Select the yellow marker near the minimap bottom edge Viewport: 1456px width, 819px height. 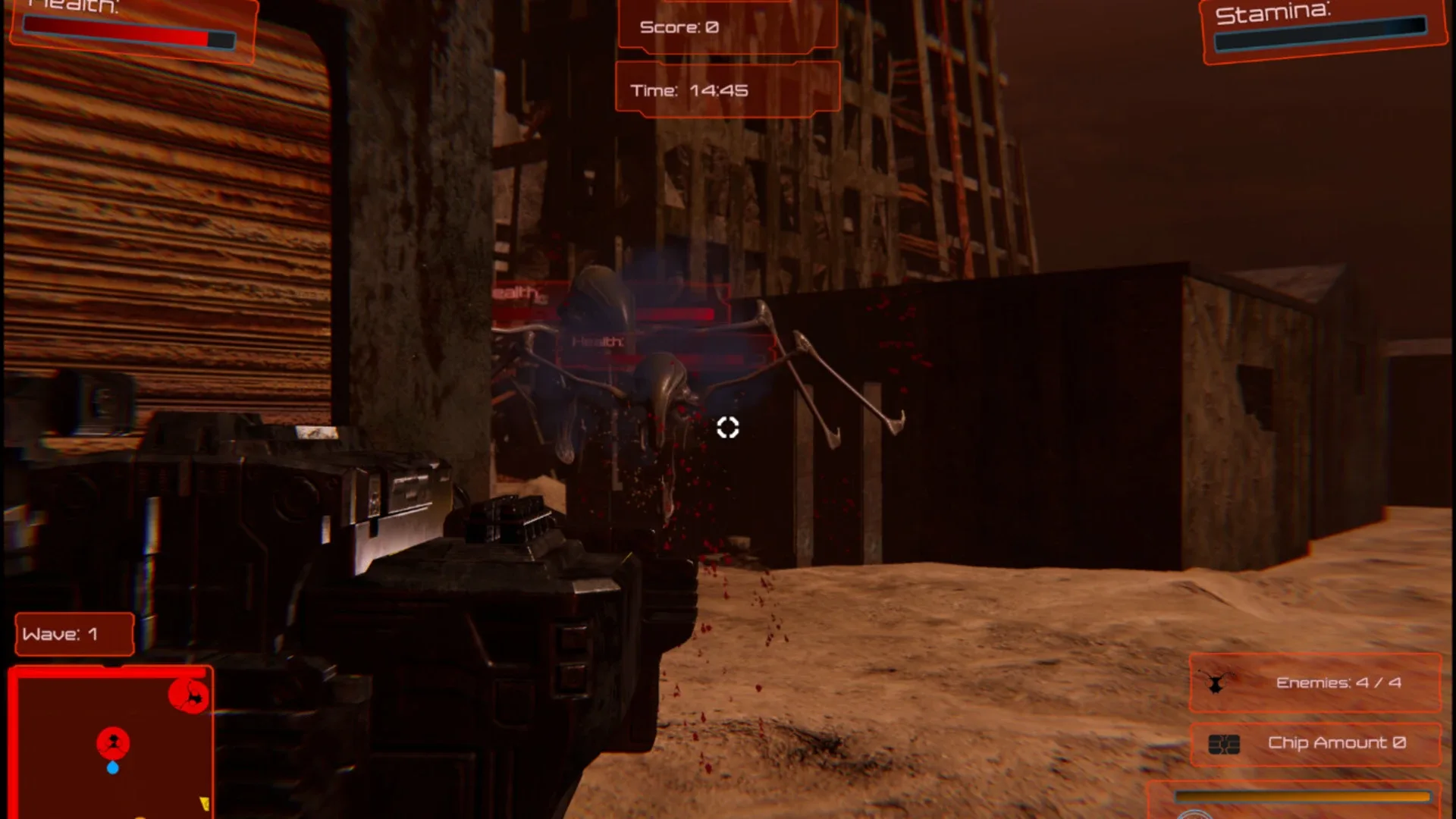[203, 801]
